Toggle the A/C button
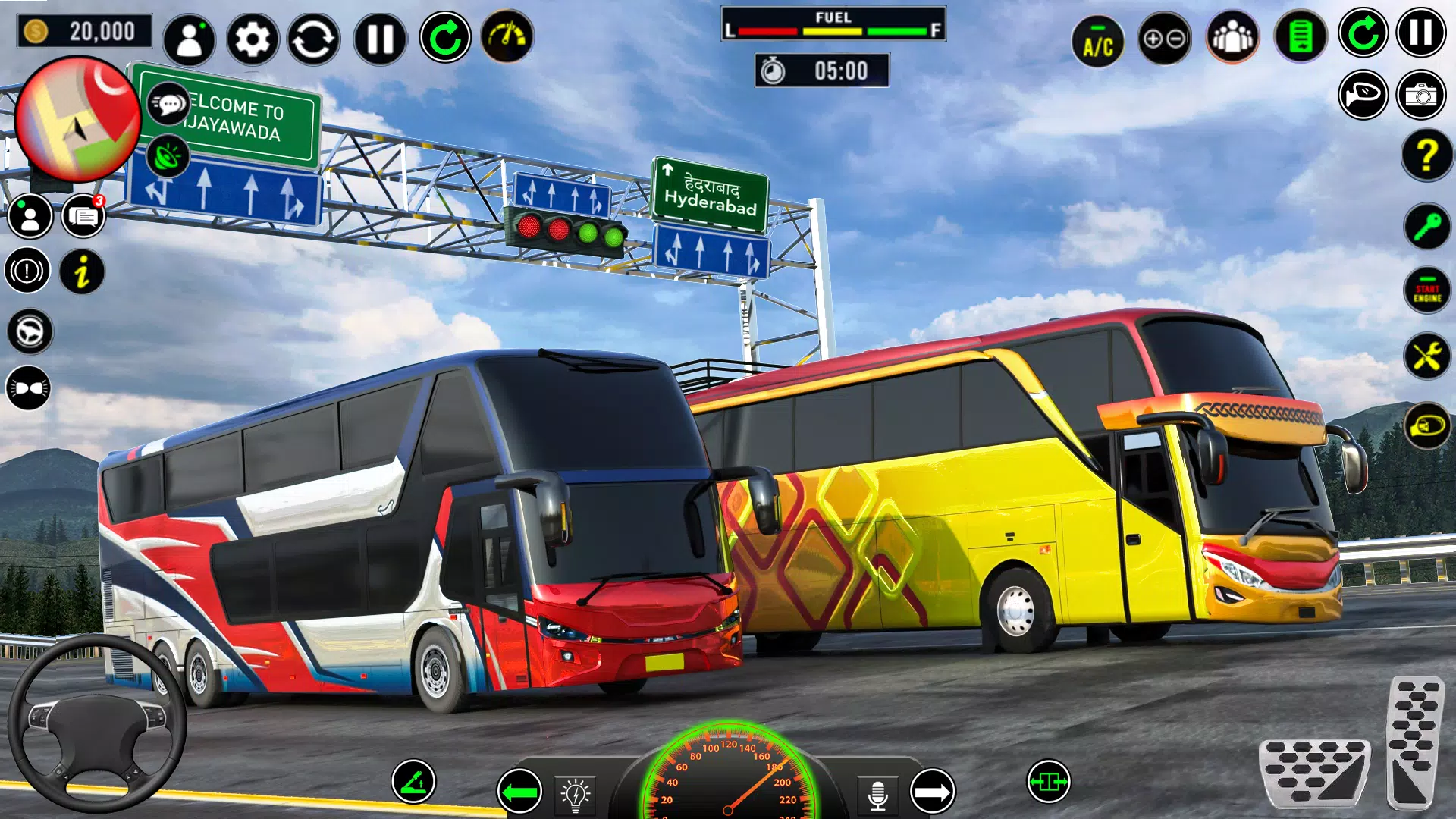The image size is (1456, 819). 1097,41
